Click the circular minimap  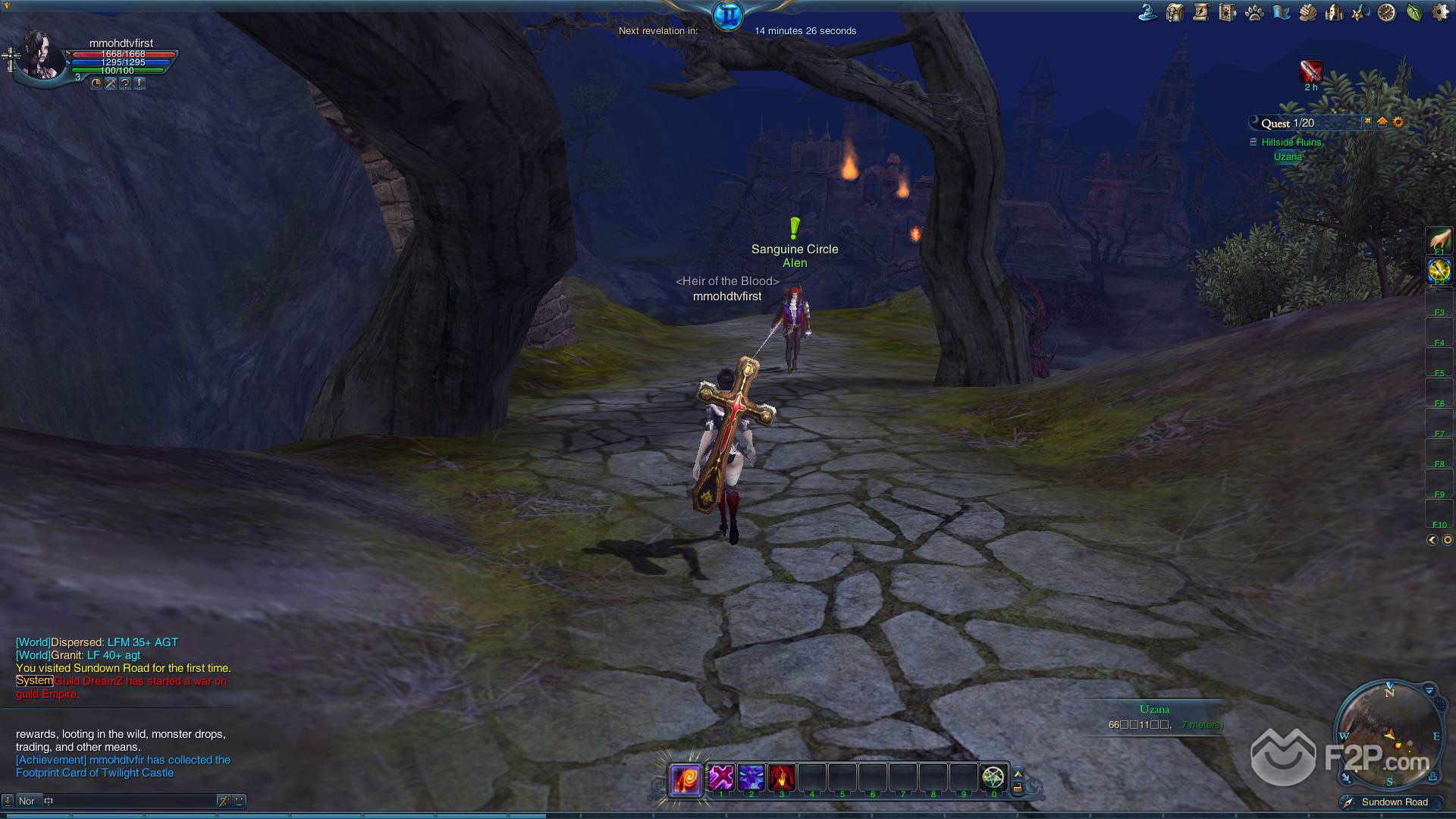(1389, 733)
